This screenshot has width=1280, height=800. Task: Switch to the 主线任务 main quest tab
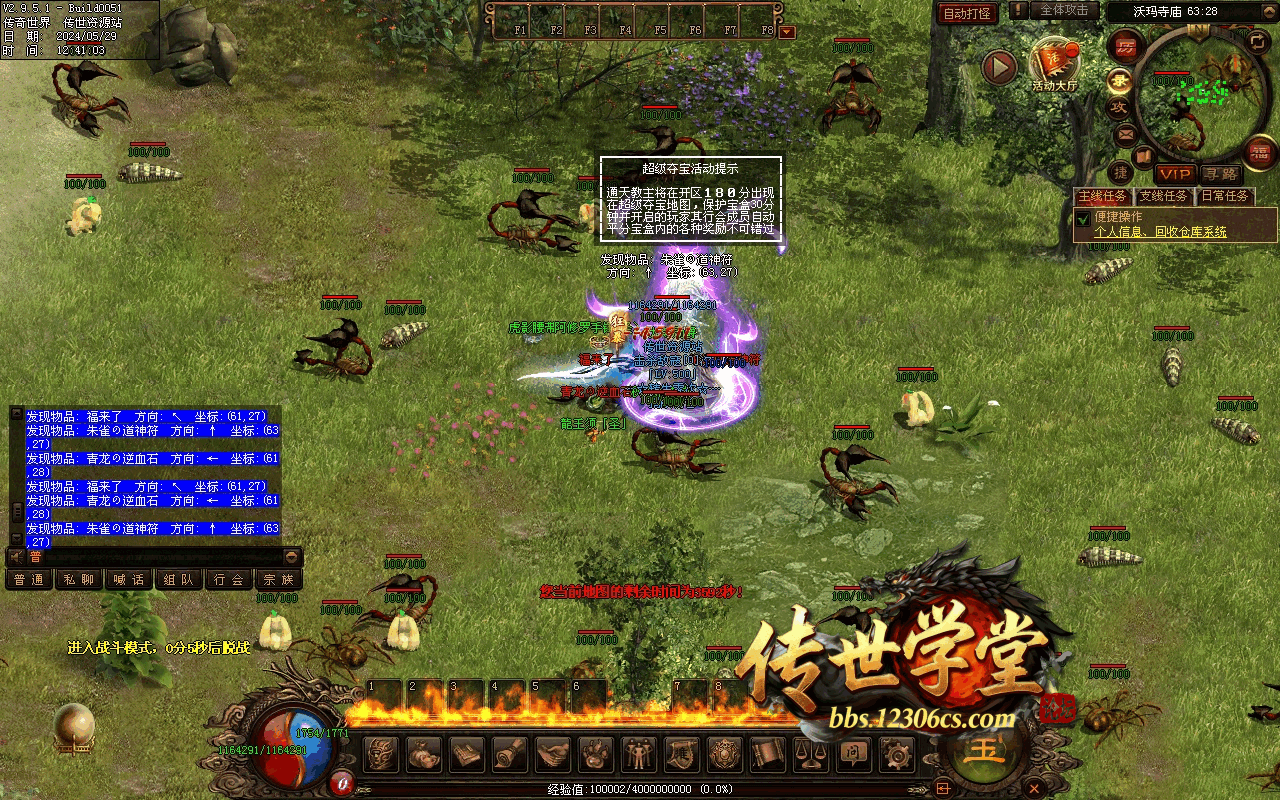(1102, 196)
